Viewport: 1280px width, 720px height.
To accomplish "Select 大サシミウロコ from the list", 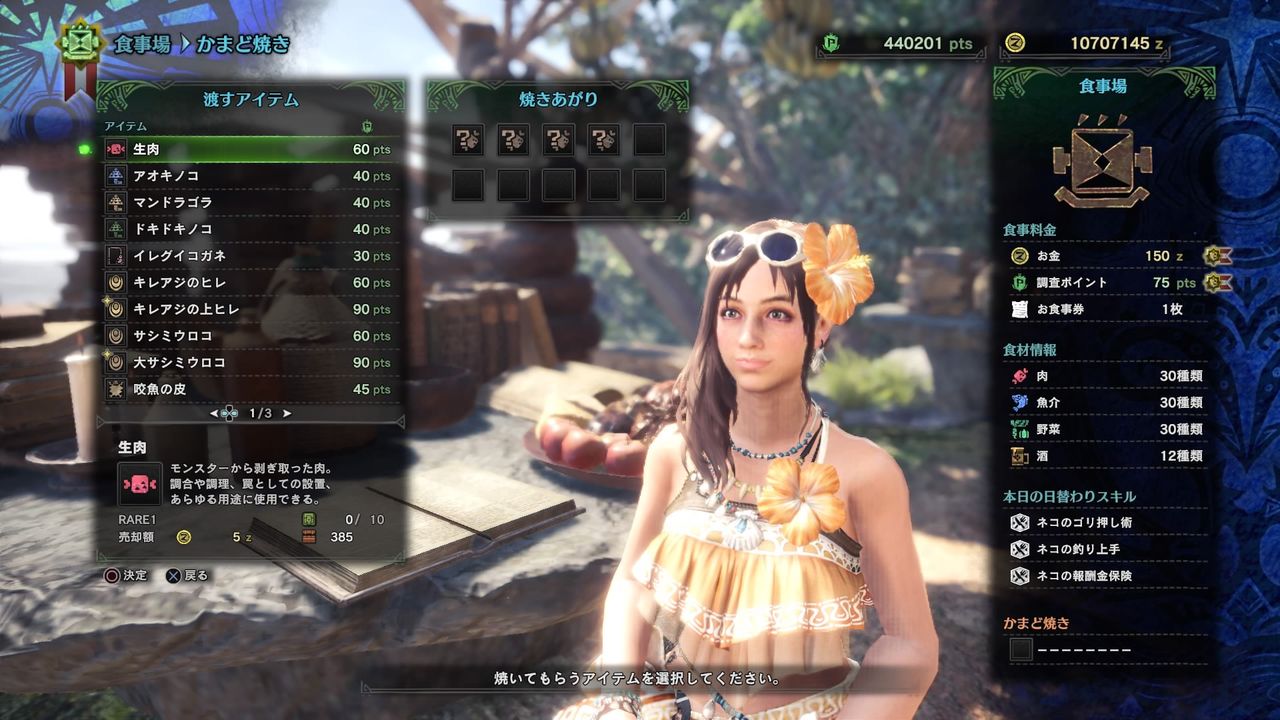I will click(x=250, y=362).
